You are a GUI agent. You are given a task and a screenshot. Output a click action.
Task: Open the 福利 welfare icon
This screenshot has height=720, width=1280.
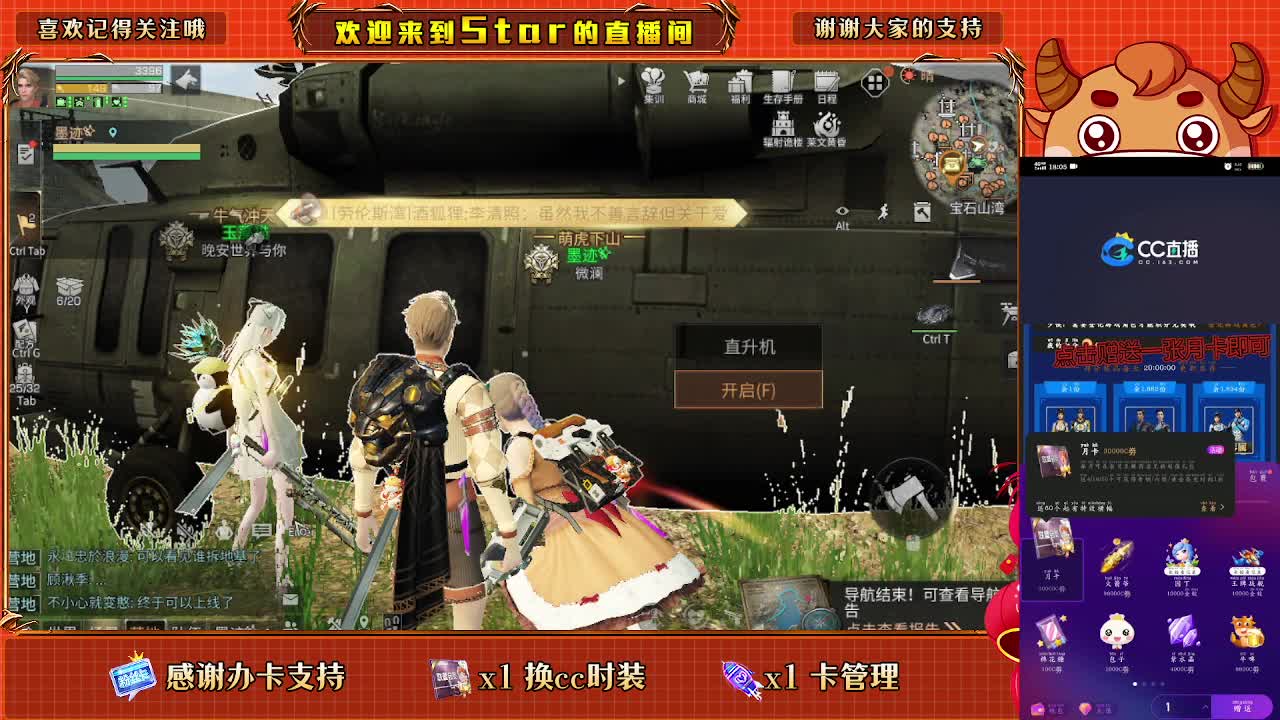740,82
